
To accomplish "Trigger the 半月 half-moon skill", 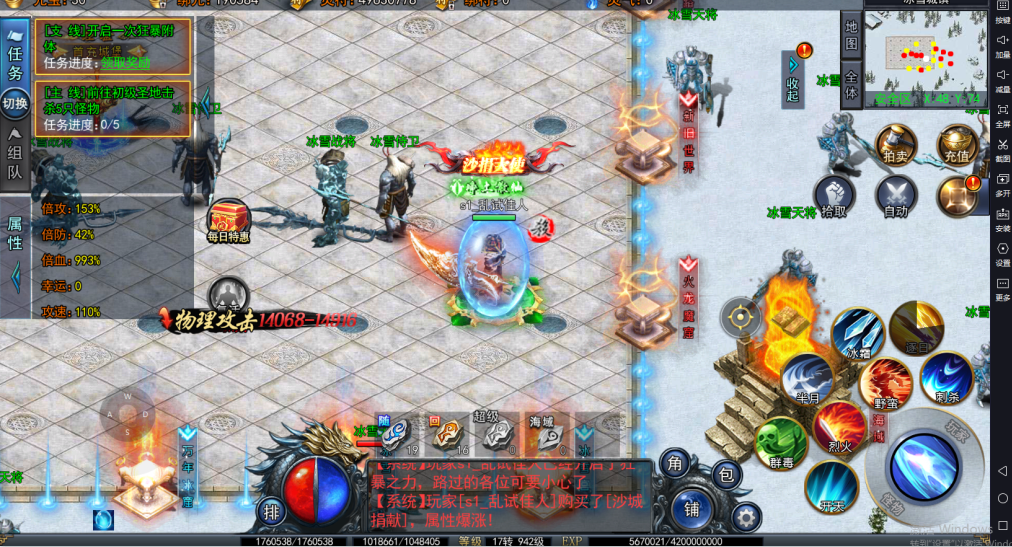I will [808, 380].
